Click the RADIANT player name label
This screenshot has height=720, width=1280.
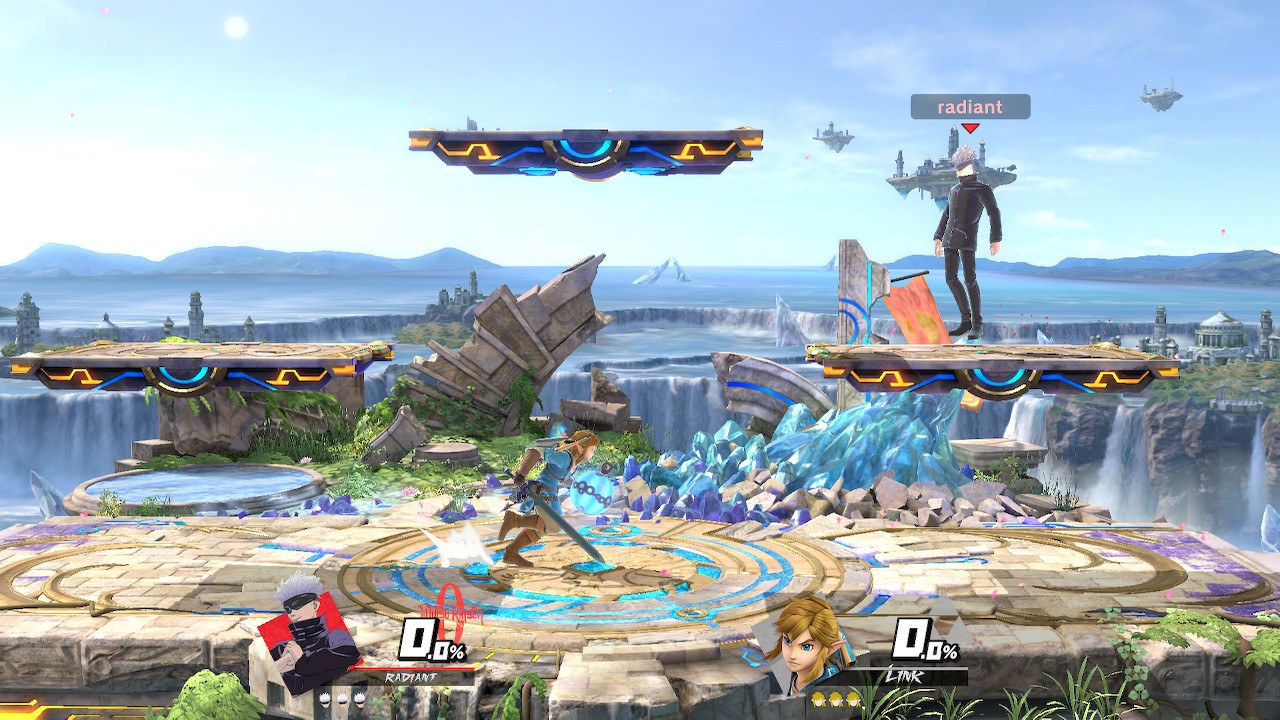pos(411,677)
